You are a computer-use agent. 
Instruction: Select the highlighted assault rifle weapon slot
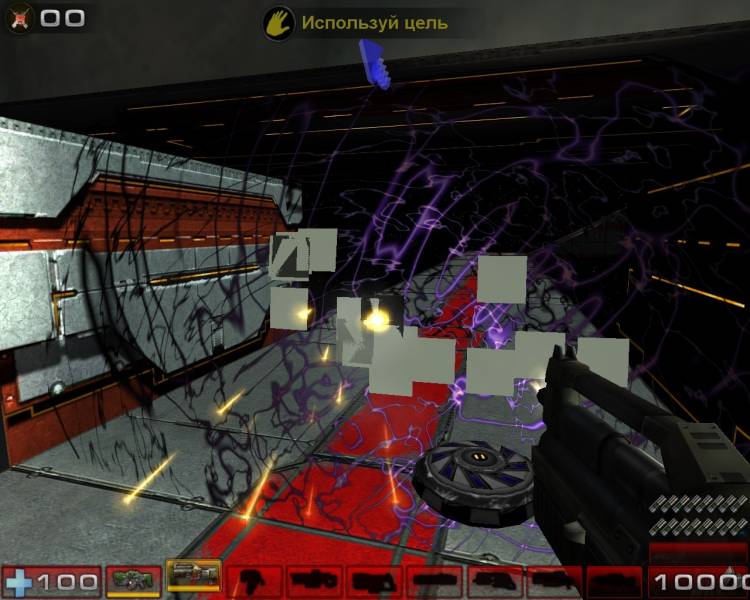point(193,578)
